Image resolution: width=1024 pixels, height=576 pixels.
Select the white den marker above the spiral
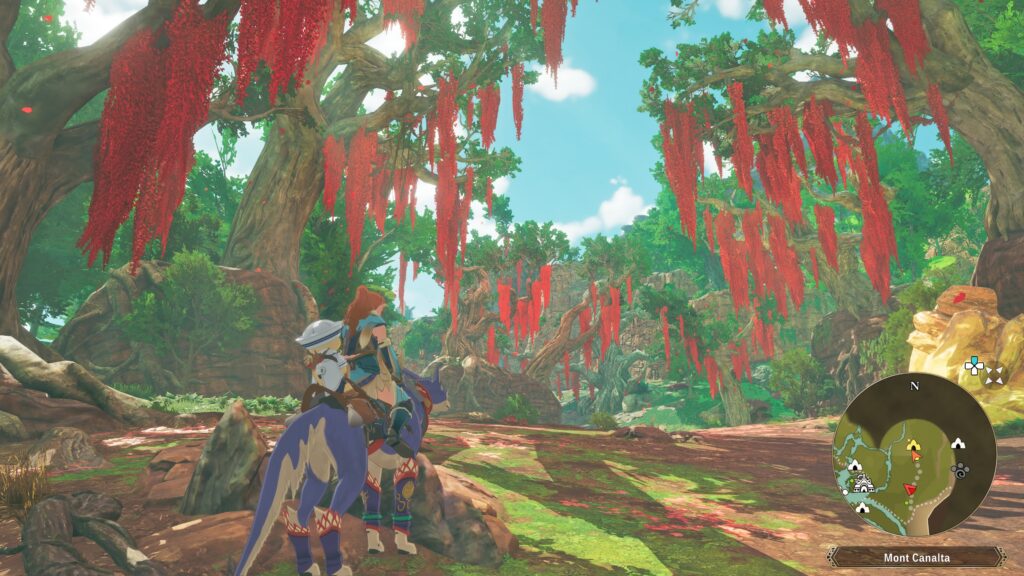tap(958, 442)
